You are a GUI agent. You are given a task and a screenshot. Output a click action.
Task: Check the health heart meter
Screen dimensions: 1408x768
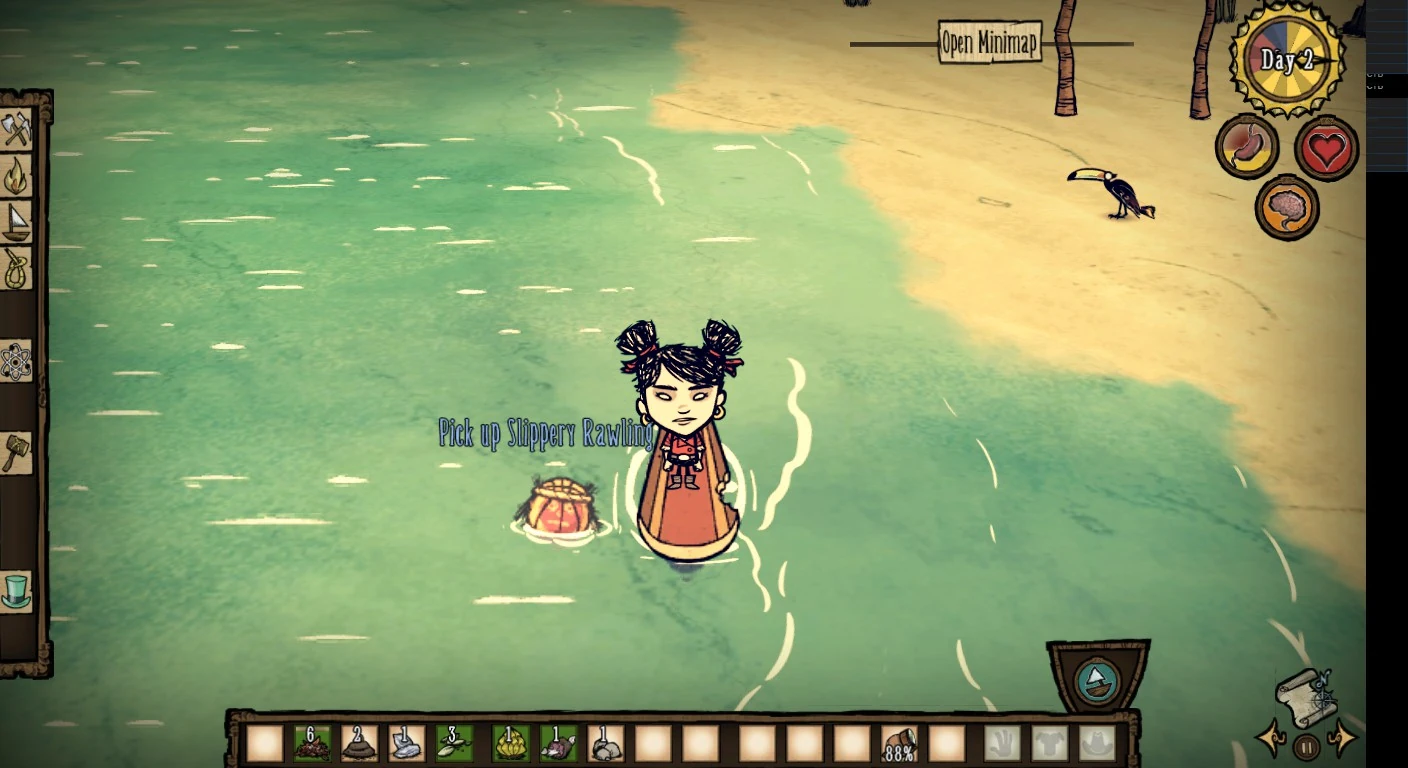coord(1326,146)
